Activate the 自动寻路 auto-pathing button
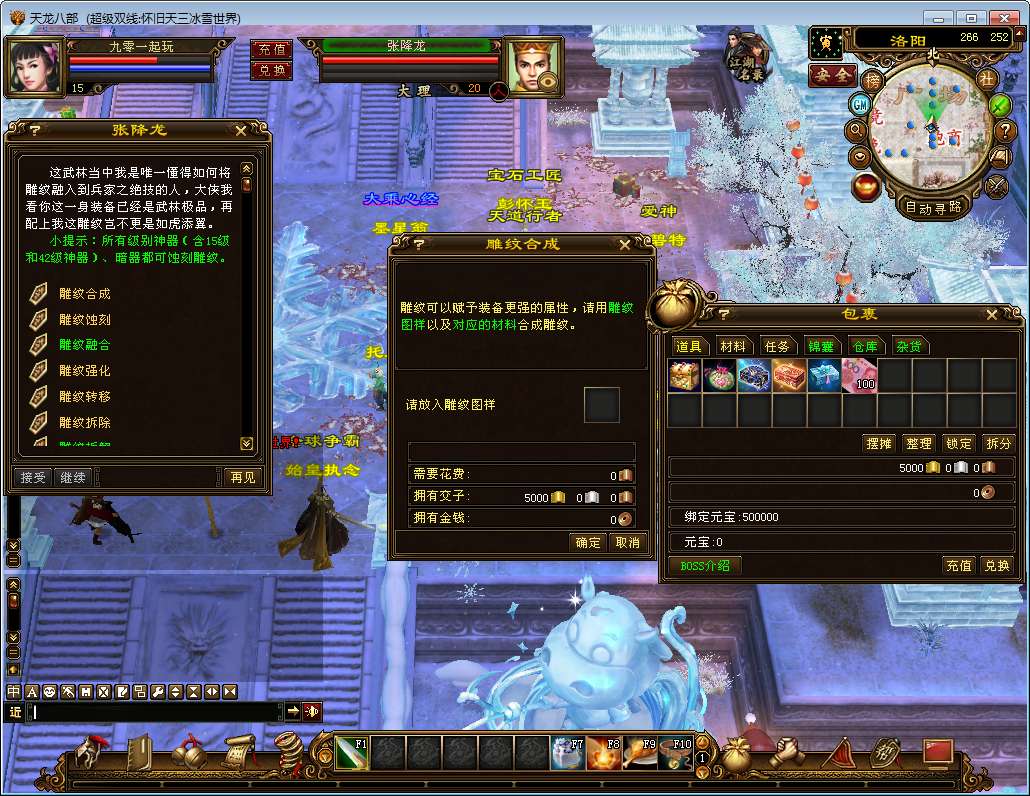 (x=932, y=207)
